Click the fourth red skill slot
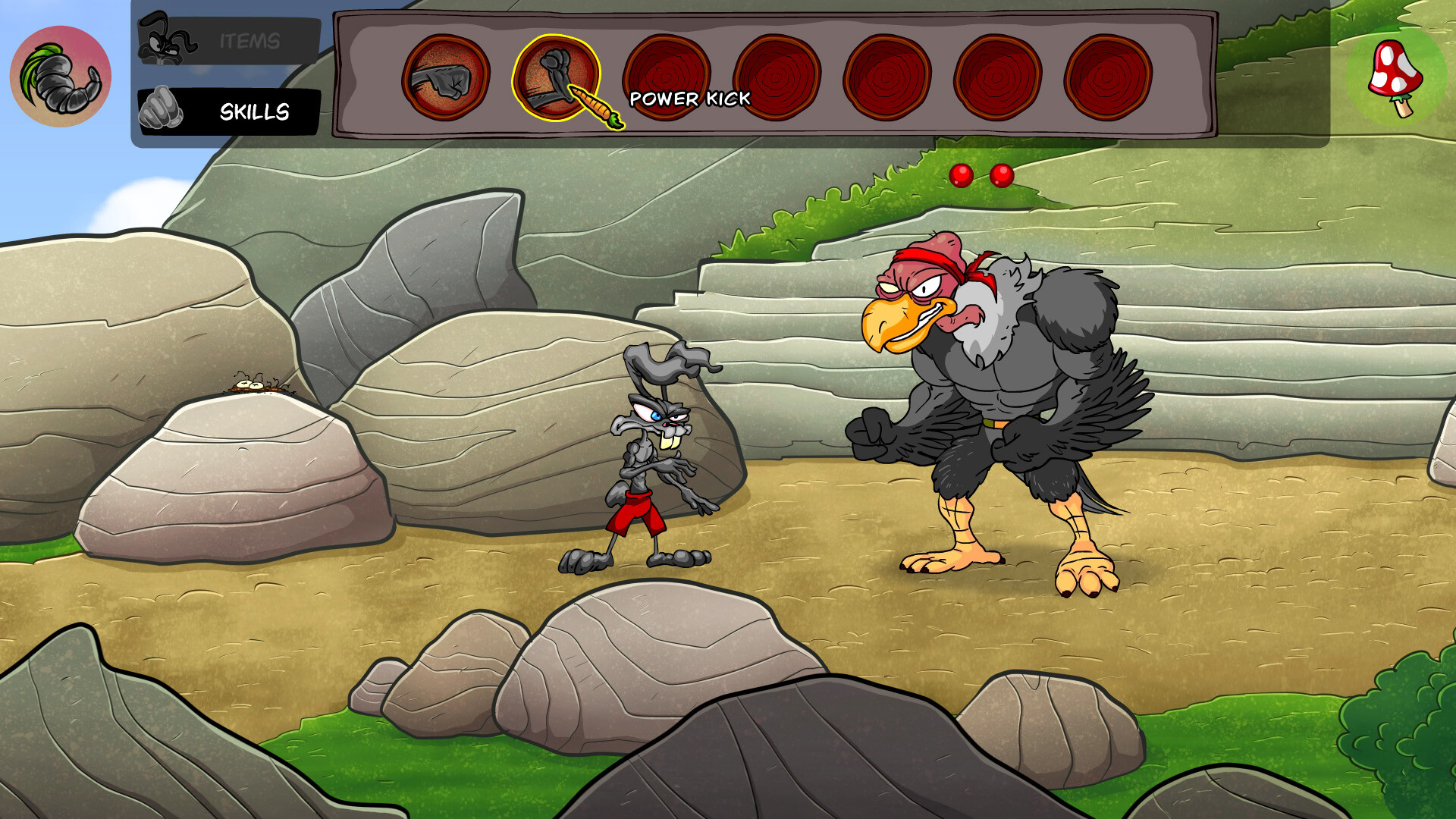The height and width of the screenshot is (819, 1456). click(778, 76)
